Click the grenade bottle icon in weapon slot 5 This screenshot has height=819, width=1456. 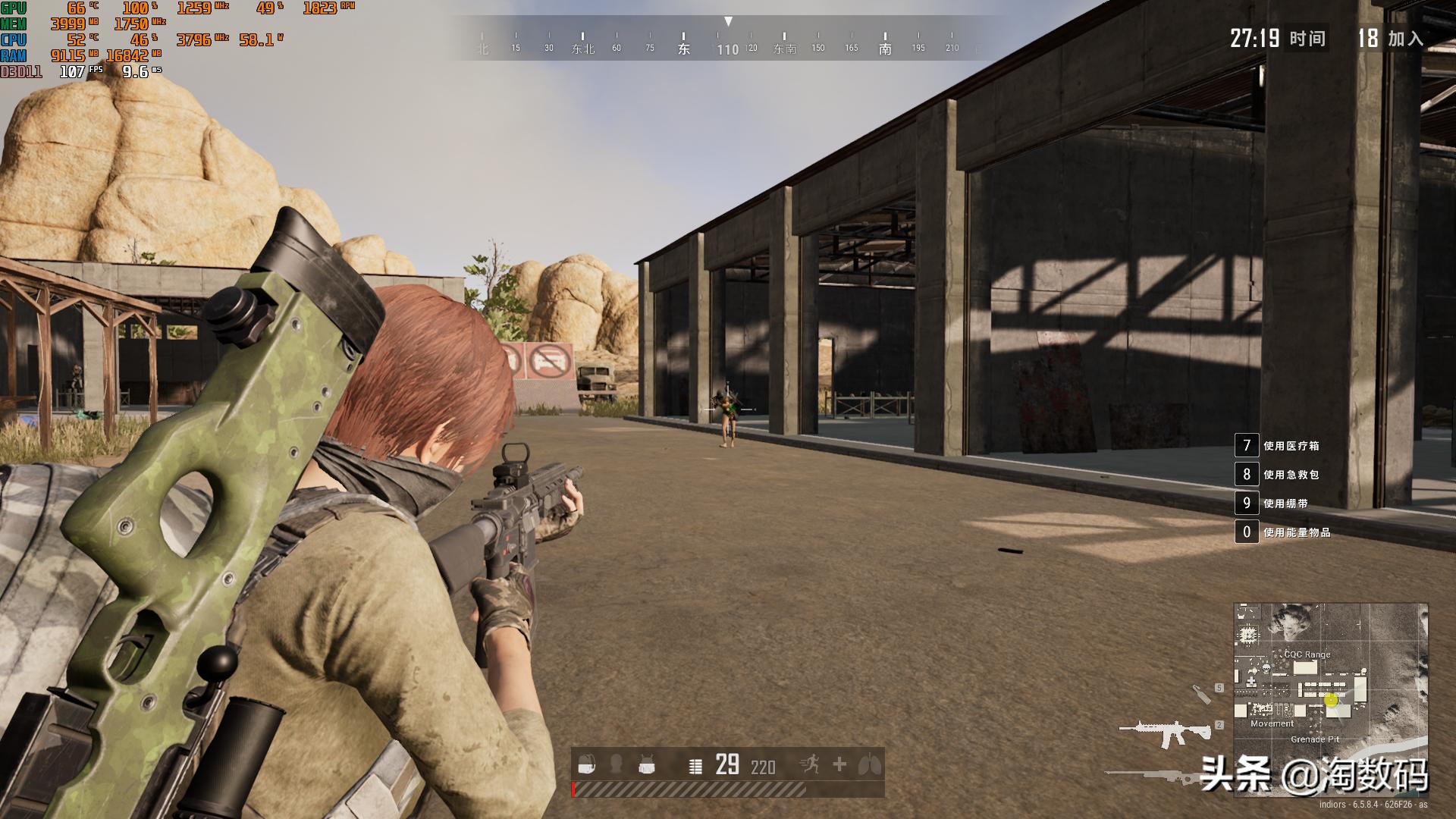pos(1203,694)
